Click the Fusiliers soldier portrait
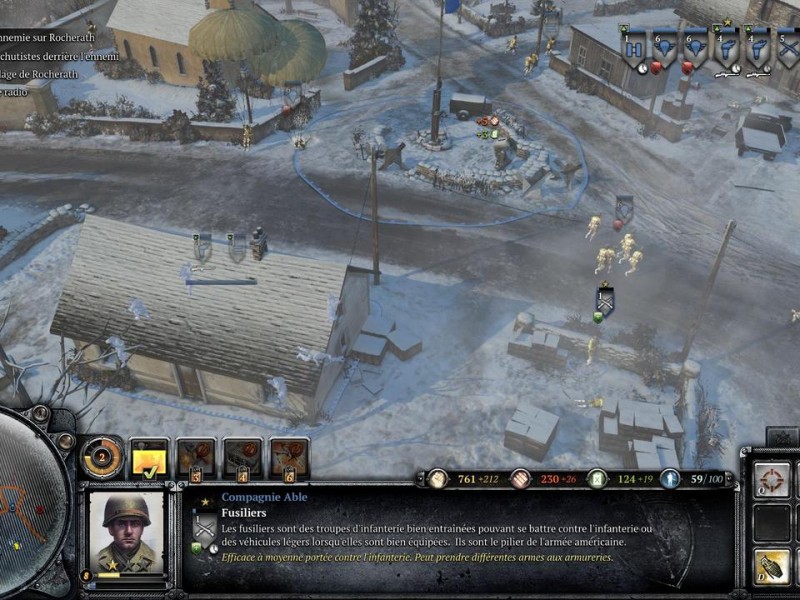The image size is (800, 600). point(126,530)
